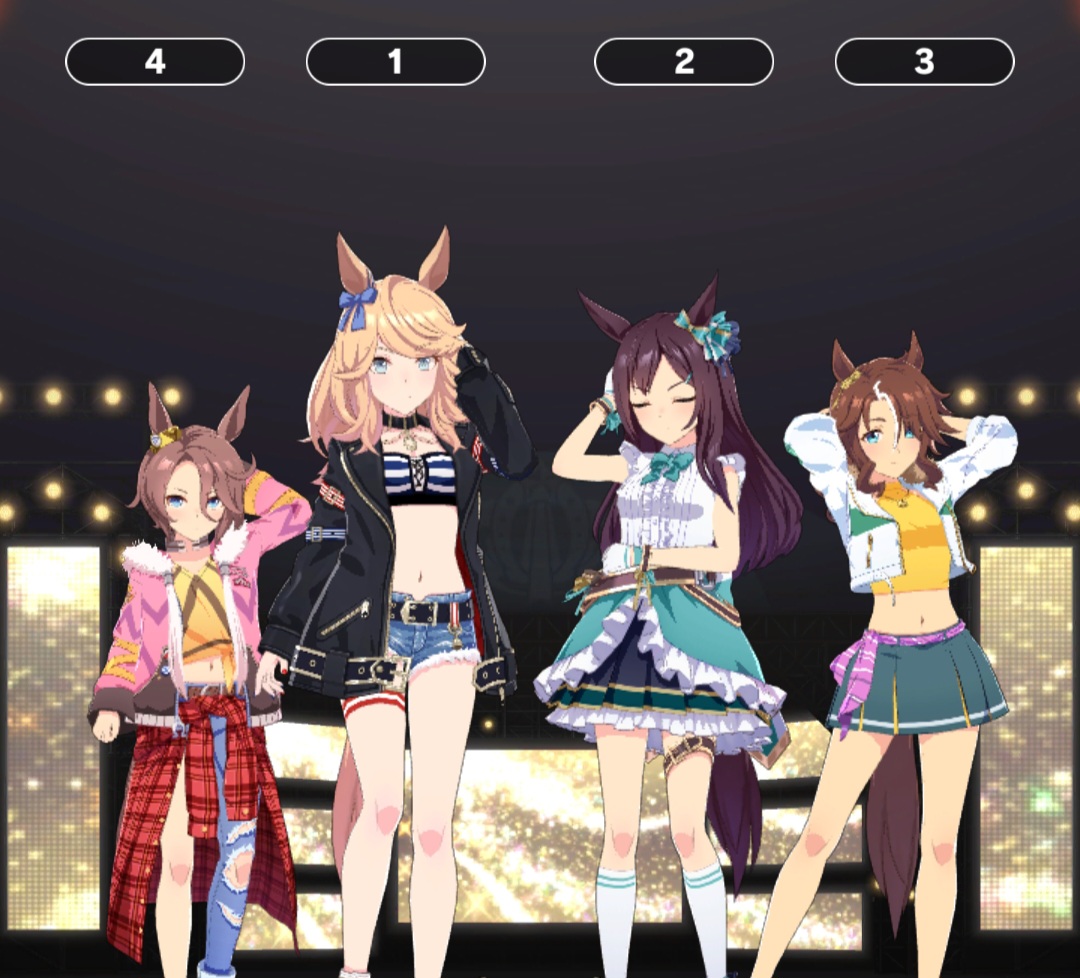Select the position button labeled 4
1080x978 pixels.
coord(155,62)
